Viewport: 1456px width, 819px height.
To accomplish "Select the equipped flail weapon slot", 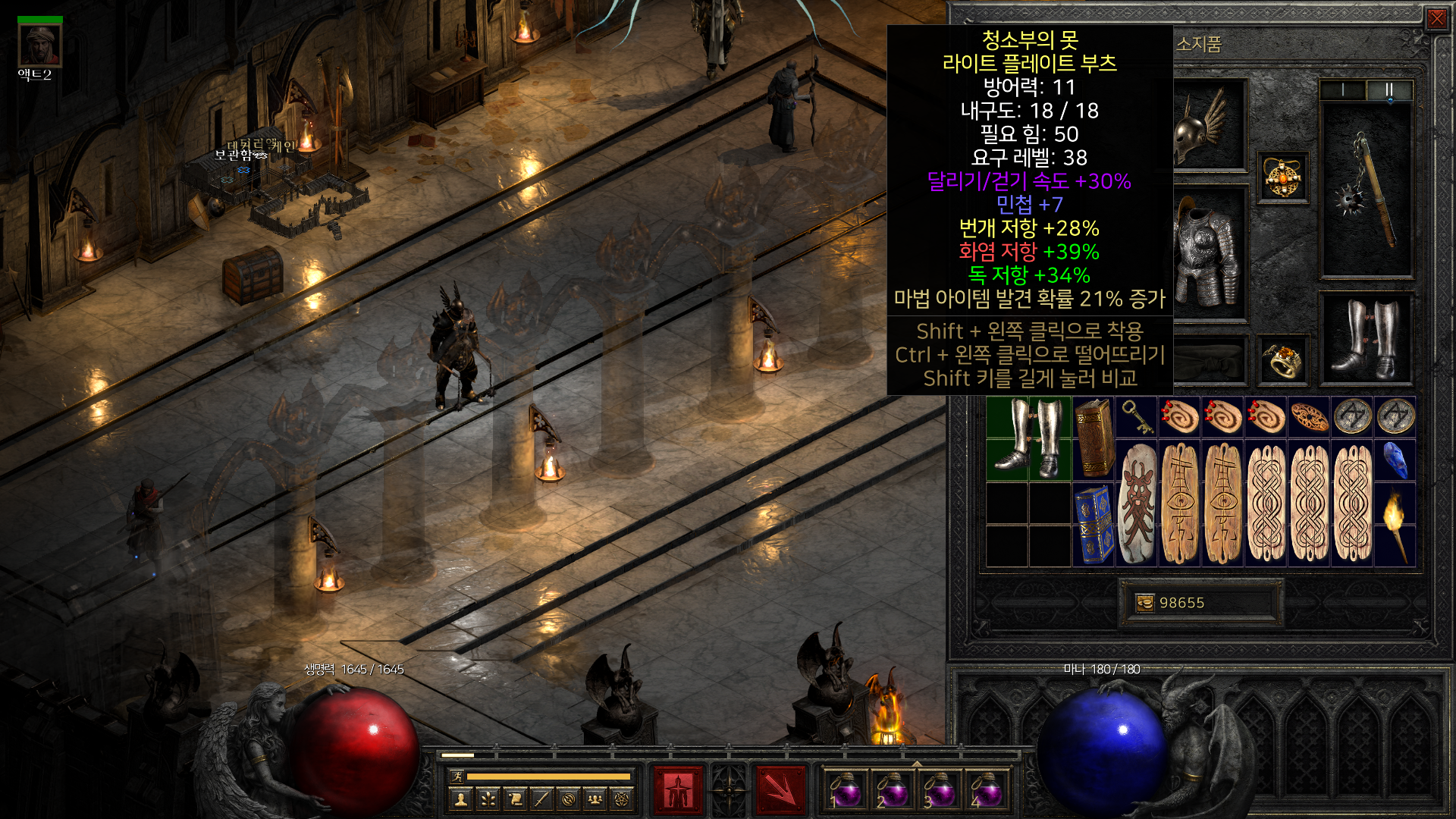I will click(x=1367, y=190).
